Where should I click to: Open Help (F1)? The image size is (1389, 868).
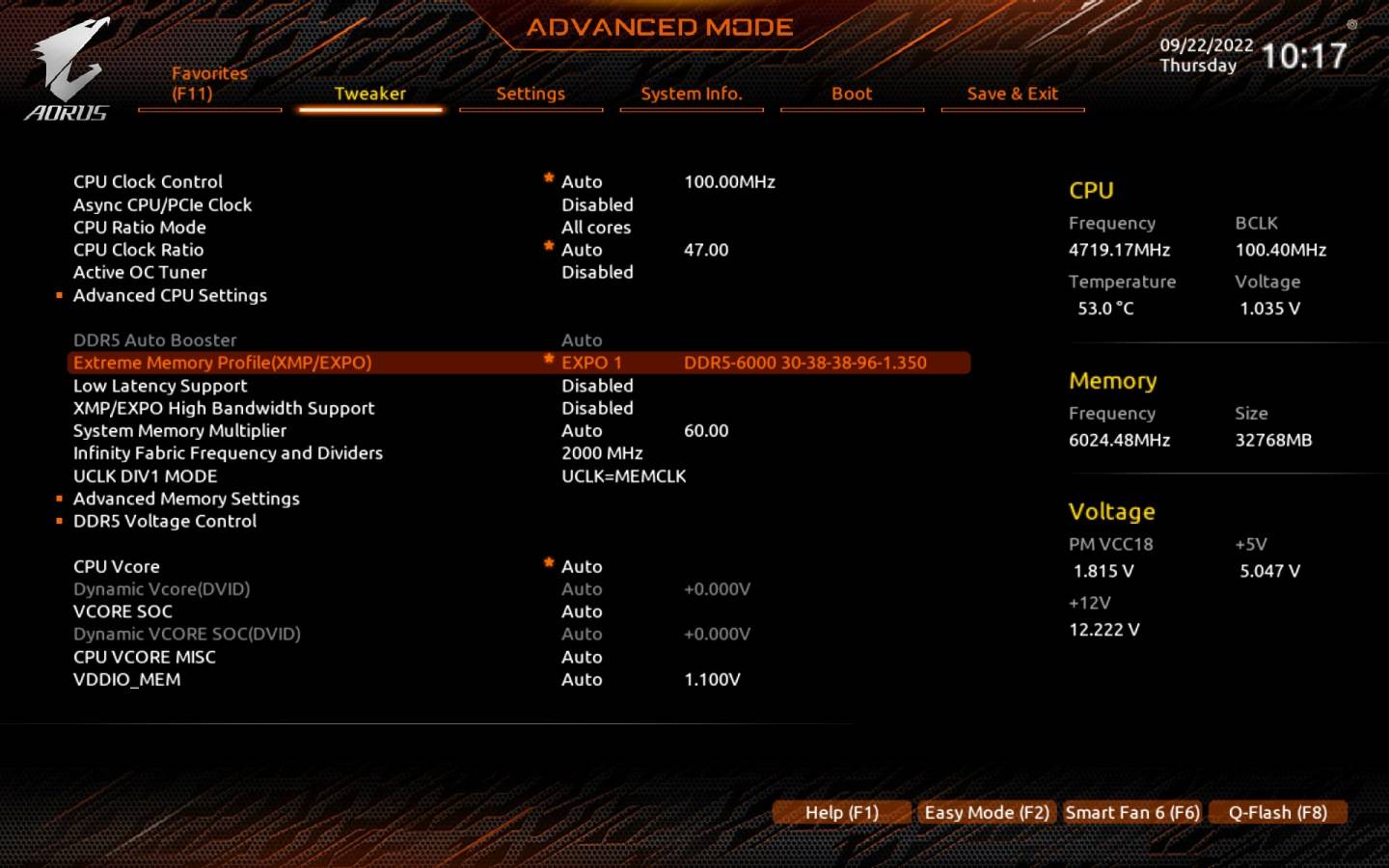[841, 813]
